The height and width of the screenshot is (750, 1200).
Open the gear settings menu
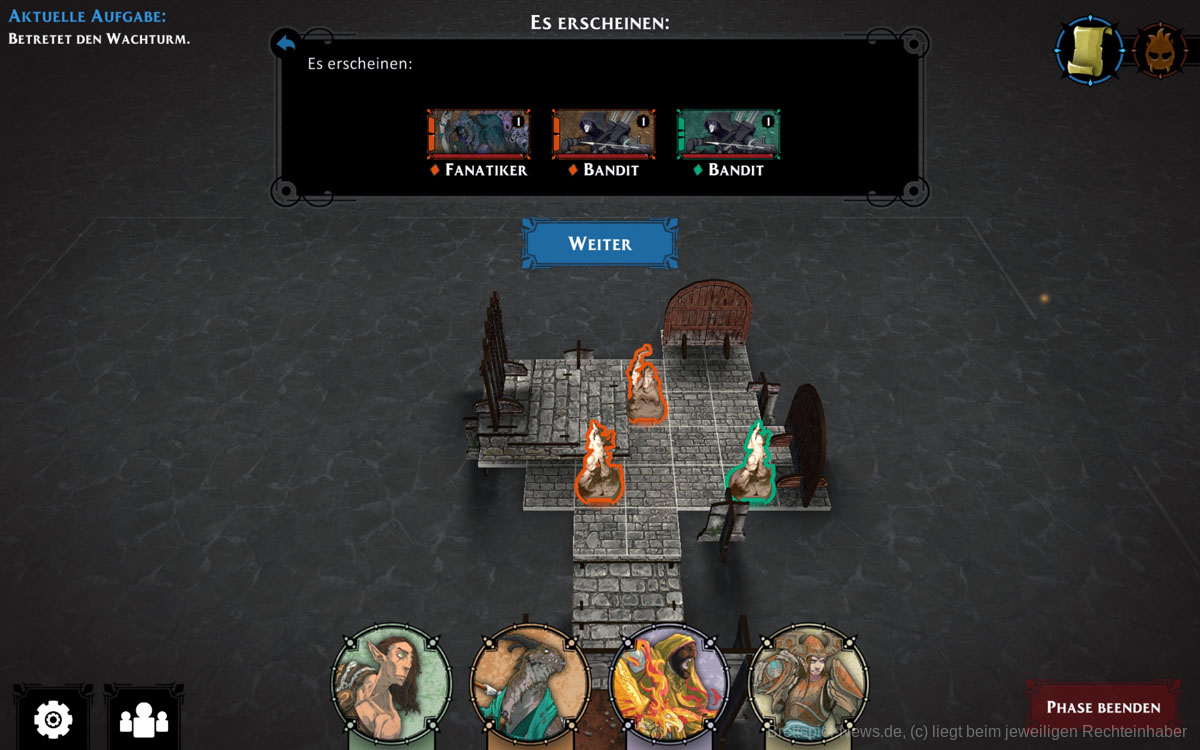[x=53, y=718]
